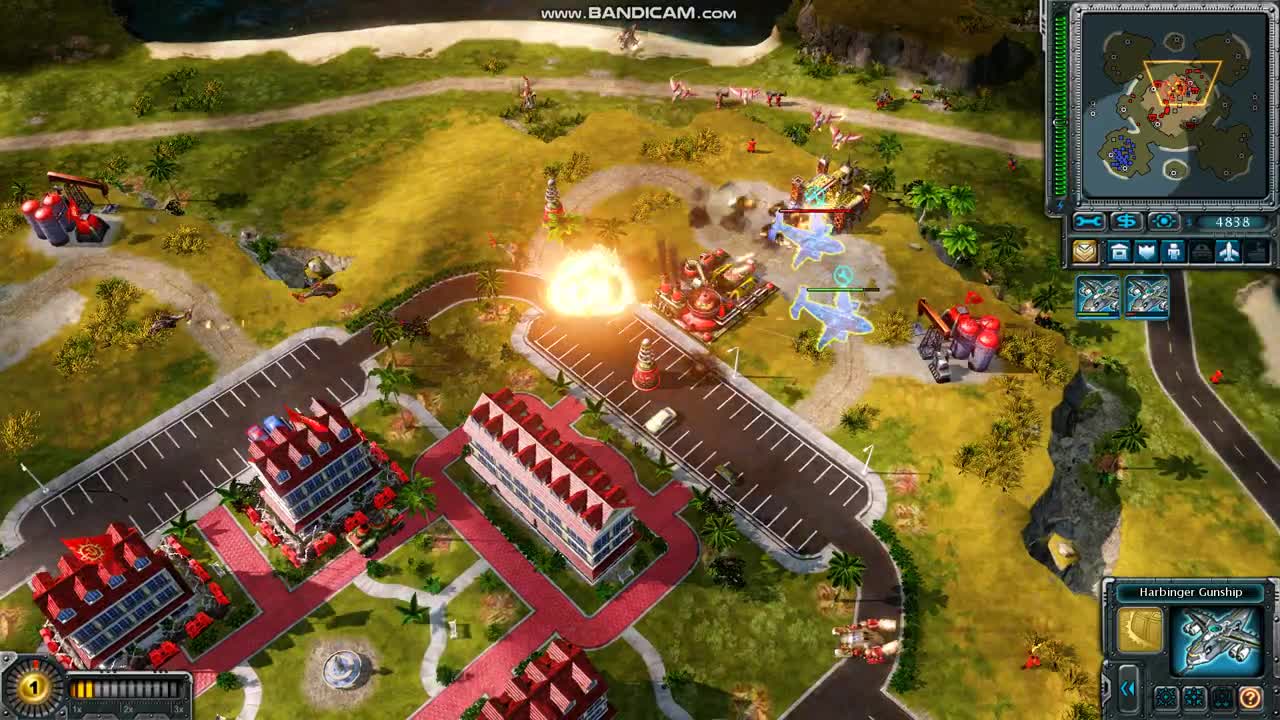Screen dimensions: 1280x720
Task: Select the Repair structure tool
Action: click(1088, 221)
